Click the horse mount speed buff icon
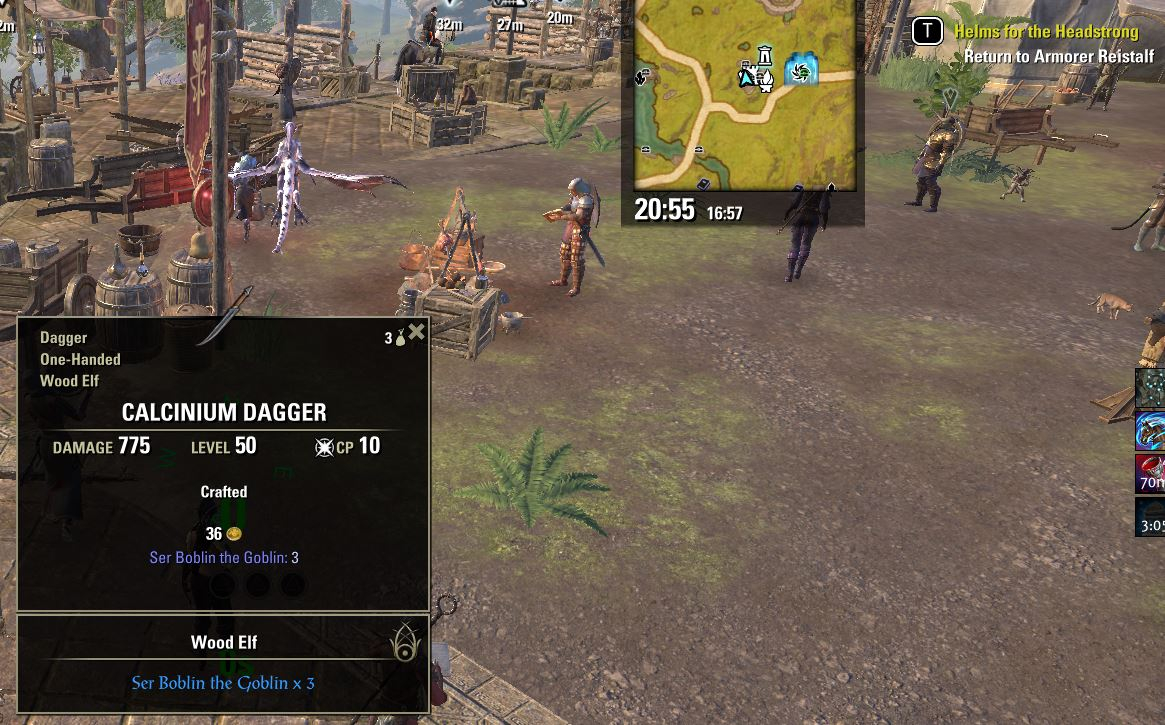 1151,430
